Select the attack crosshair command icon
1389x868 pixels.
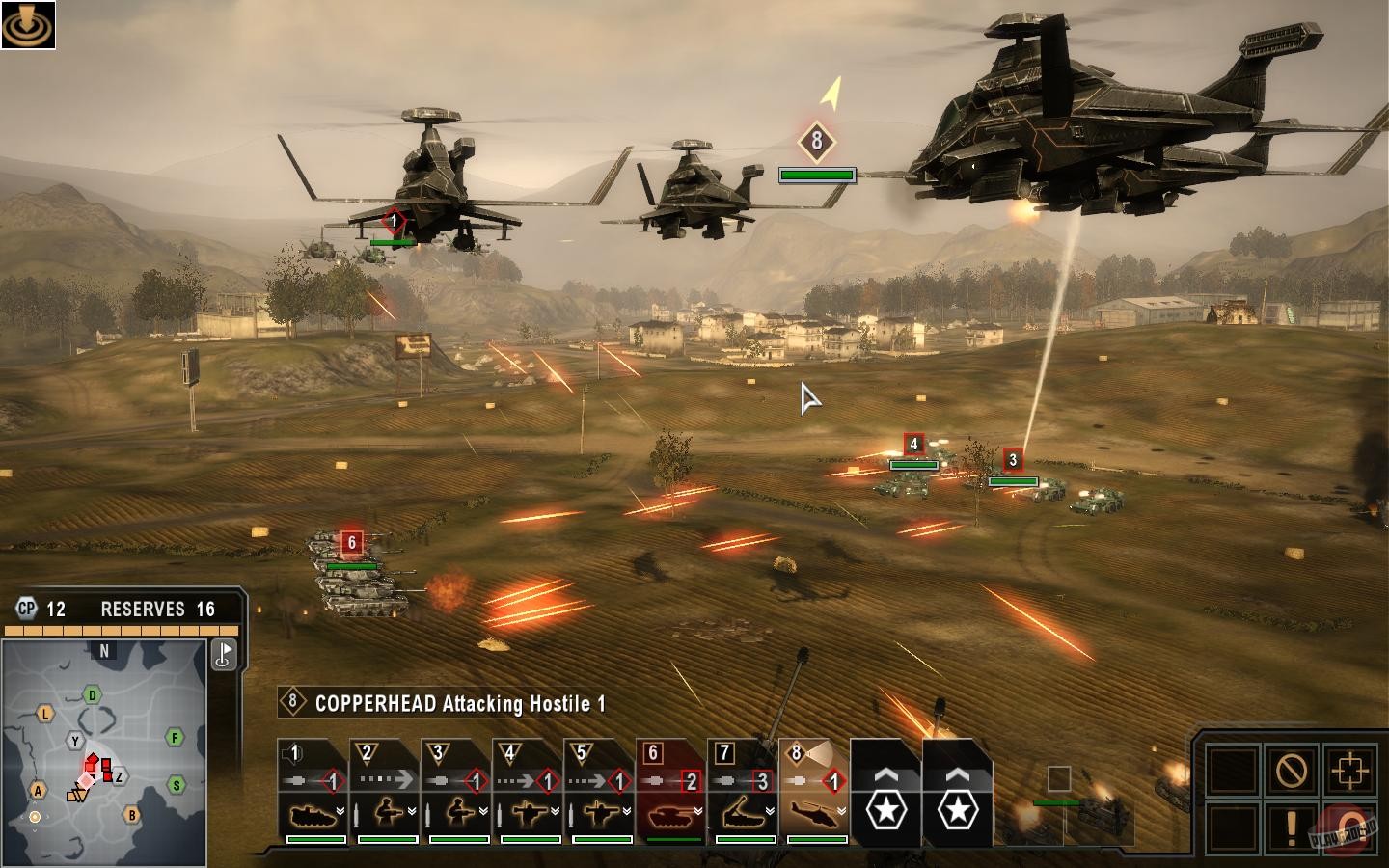(x=1350, y=769)
